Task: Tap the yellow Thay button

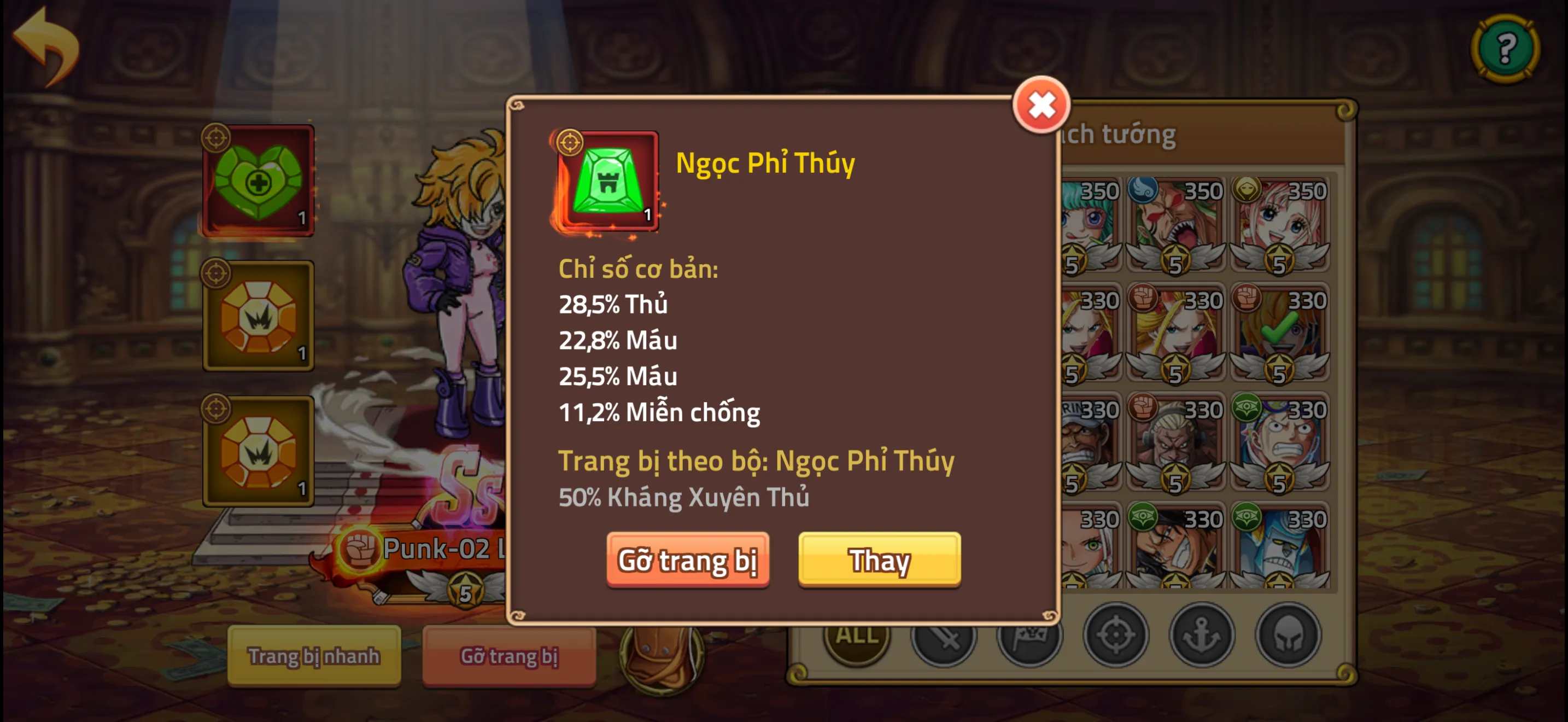Action: pos(879,560)
